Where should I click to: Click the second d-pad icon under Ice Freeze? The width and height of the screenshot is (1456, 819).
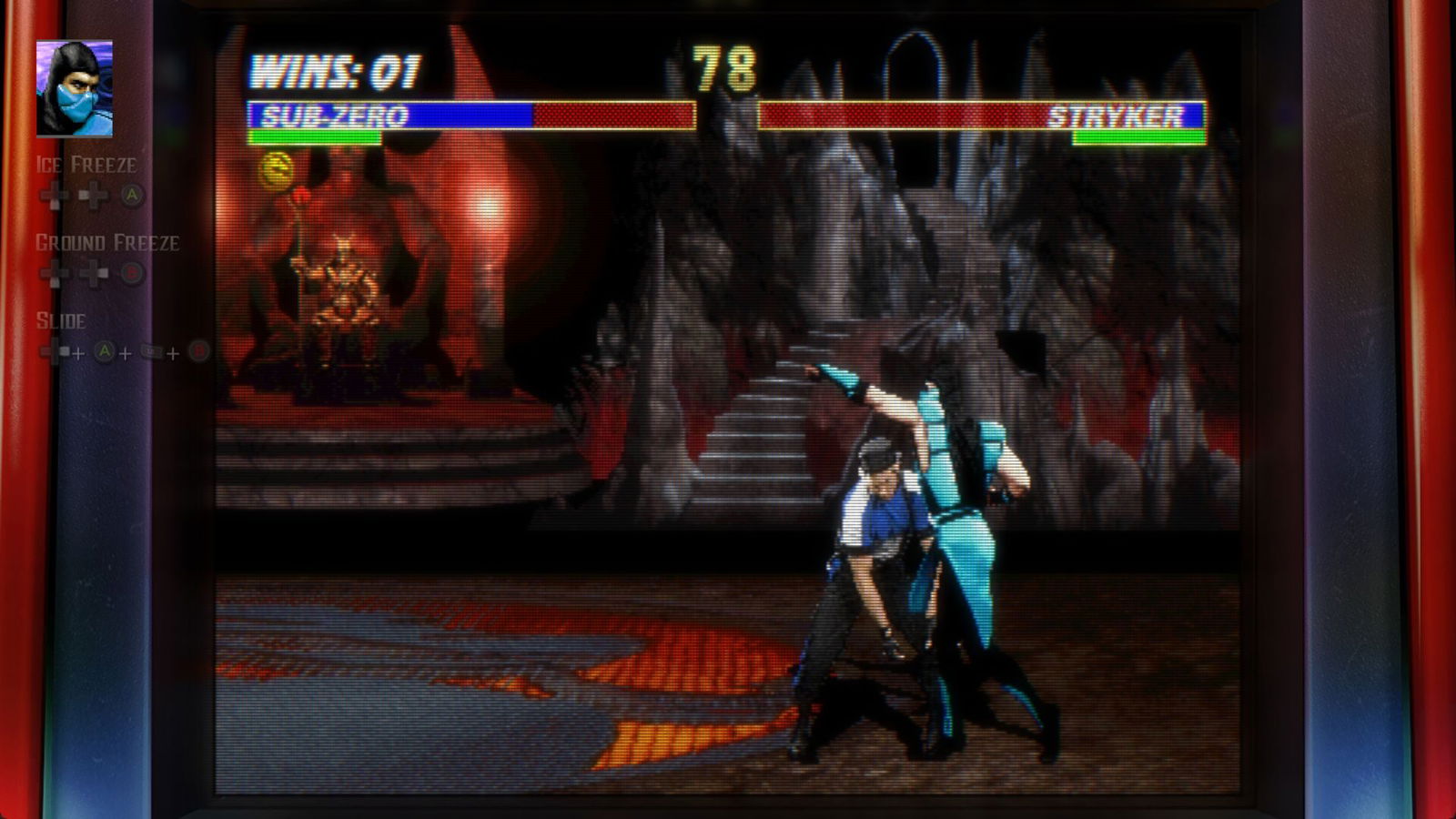click(x=93, y=194)
